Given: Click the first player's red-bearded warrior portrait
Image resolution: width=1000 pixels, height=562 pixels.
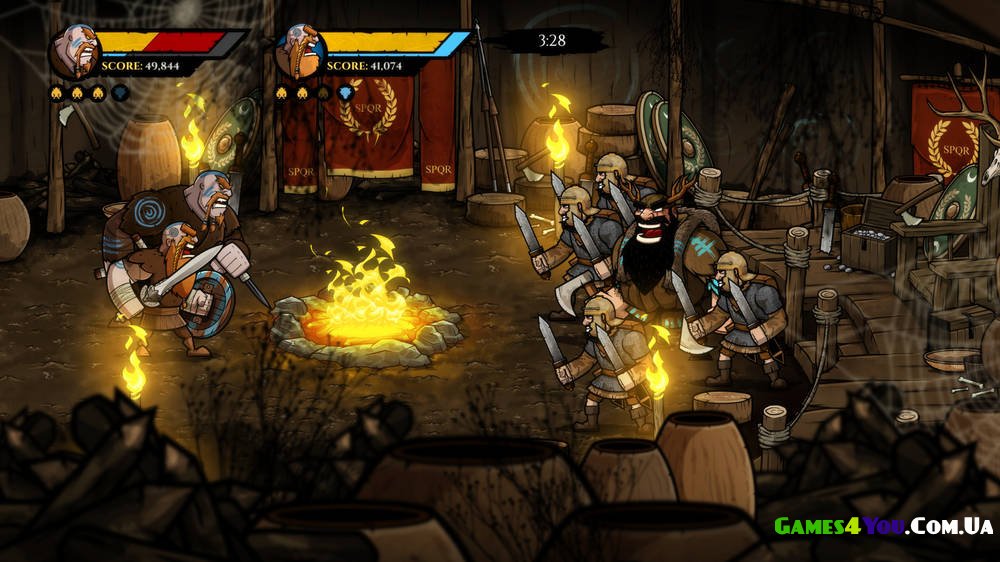Looking at the screenshot, I should click(73, 53).
